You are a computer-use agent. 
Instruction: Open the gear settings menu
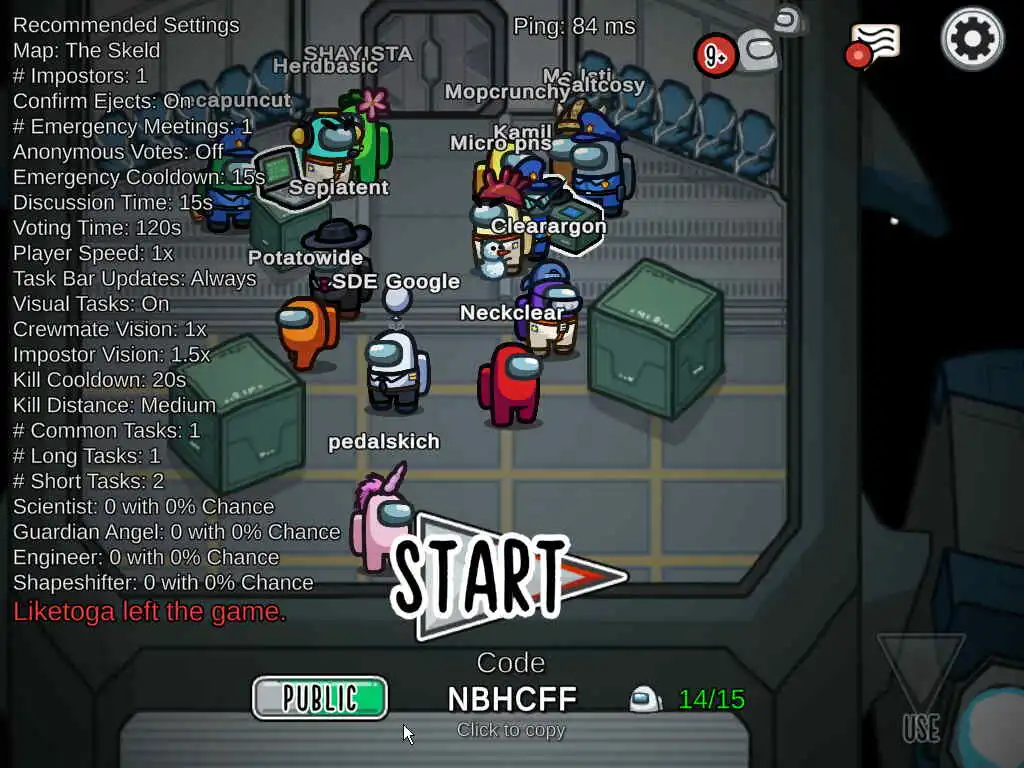[x=972, y=39]
